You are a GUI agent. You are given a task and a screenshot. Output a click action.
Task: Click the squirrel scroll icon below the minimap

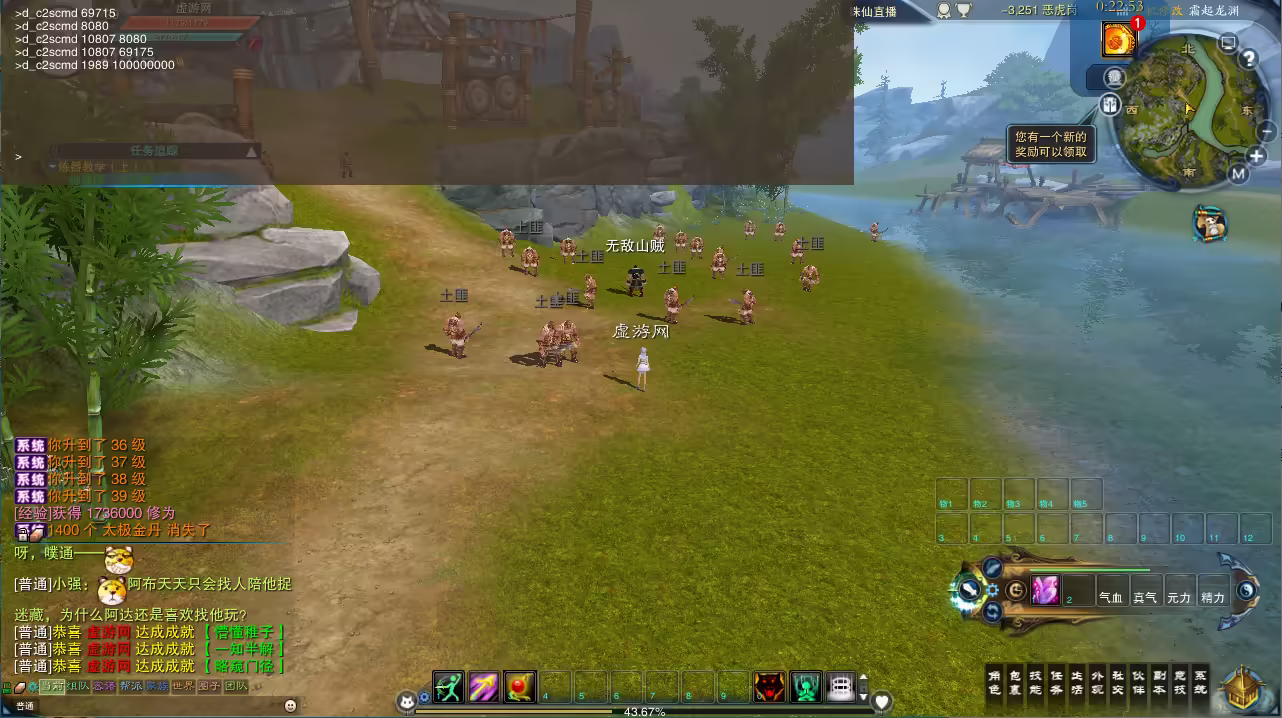pos(1209,223)
